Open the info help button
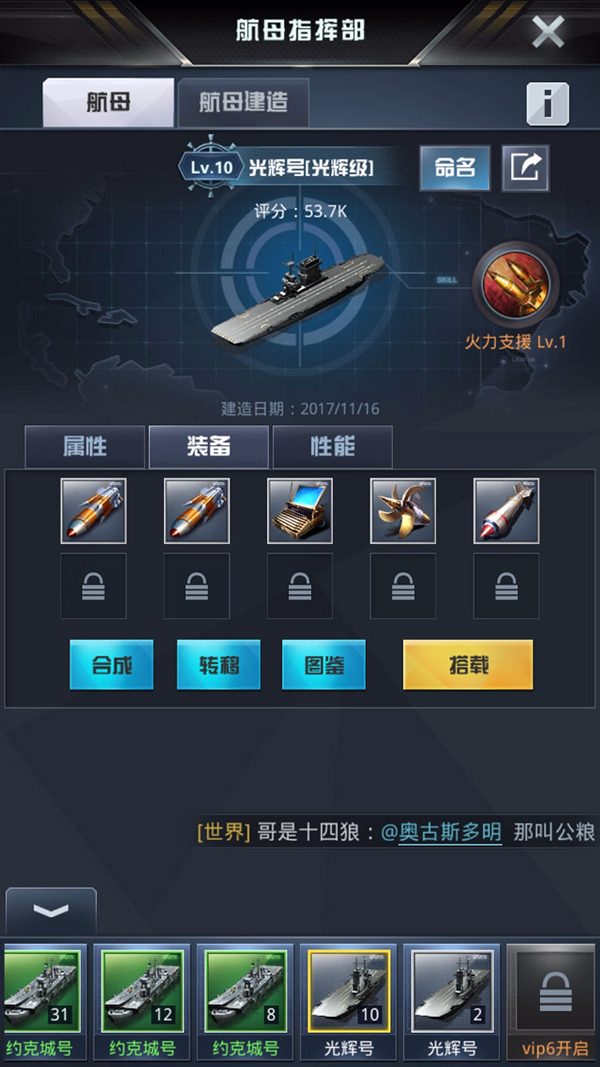The height and width of the screenshot is (1067, 600). [547, 103]
